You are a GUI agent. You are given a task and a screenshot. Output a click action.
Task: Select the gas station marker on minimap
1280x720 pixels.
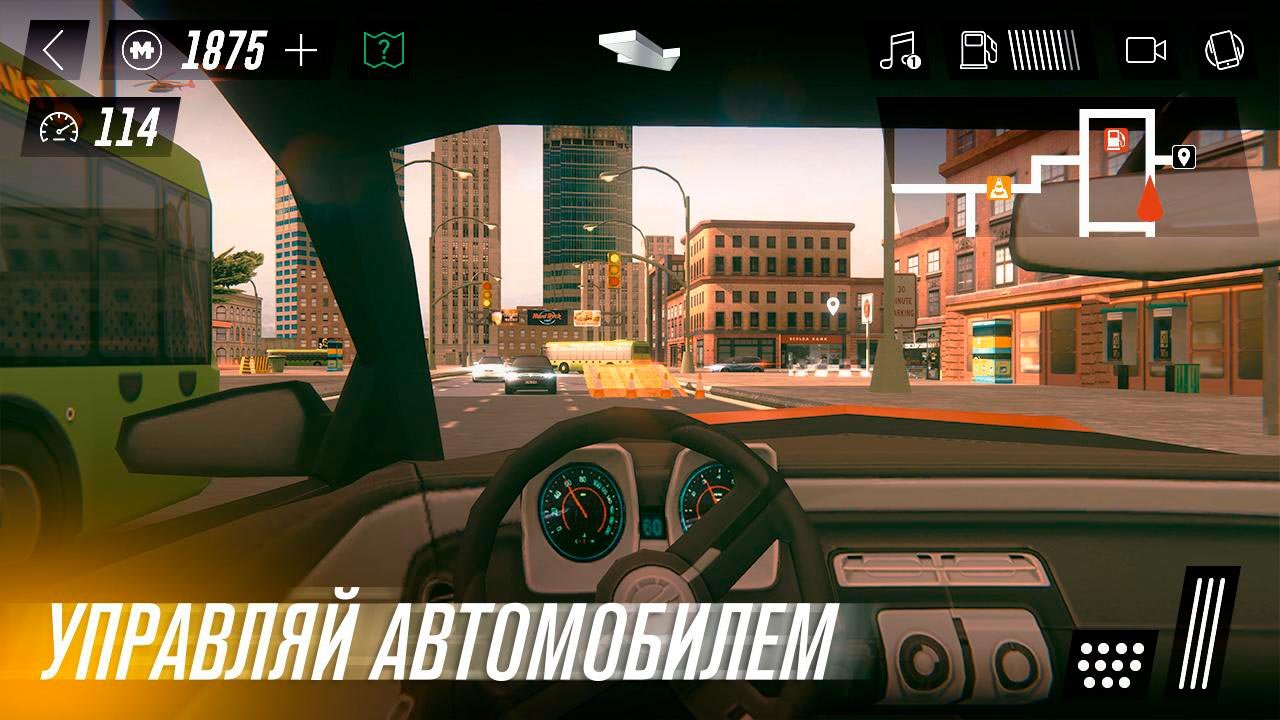tap(1117, 140)
